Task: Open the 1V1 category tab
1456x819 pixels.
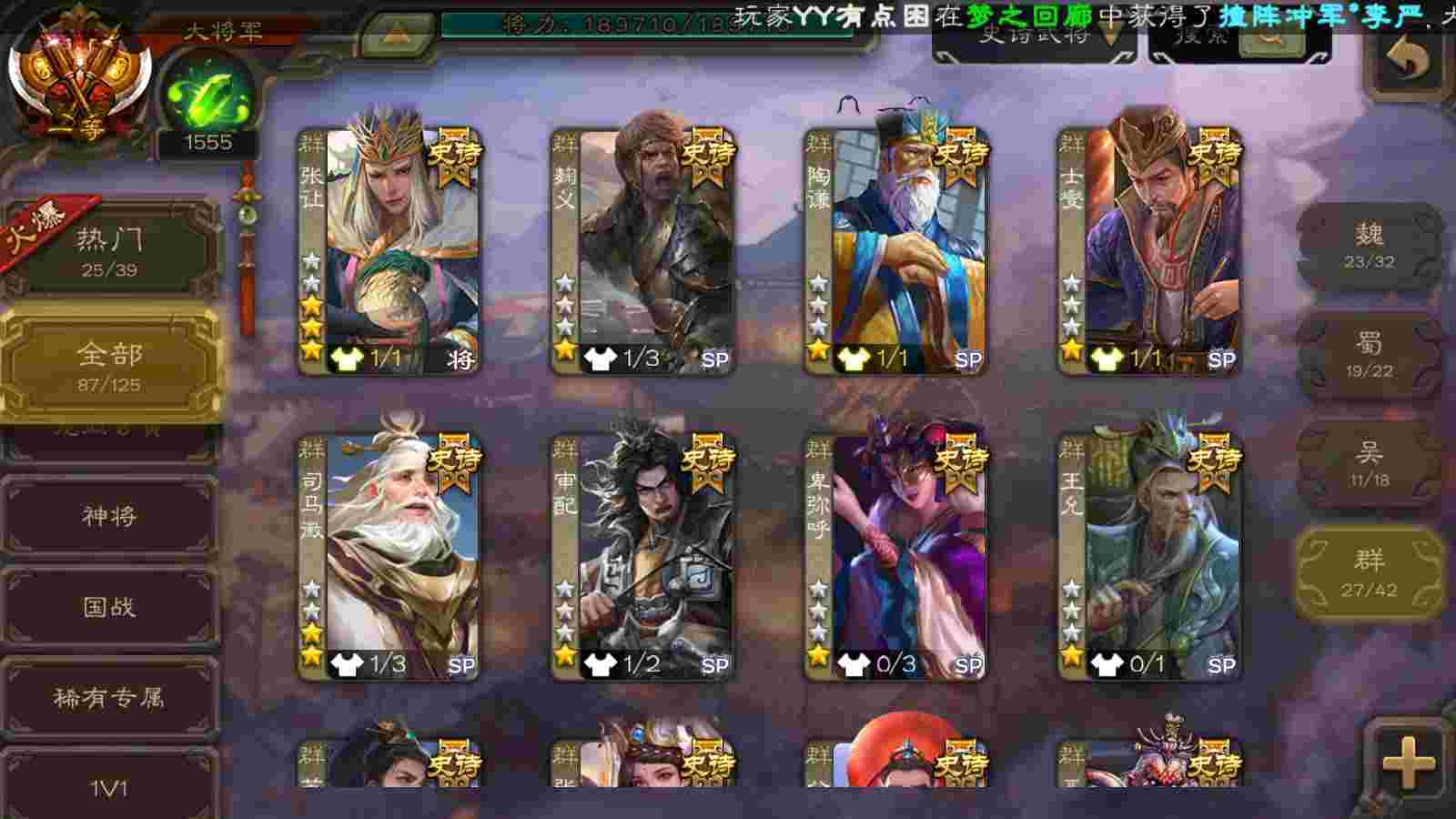Action: click(x=109, y=786)
